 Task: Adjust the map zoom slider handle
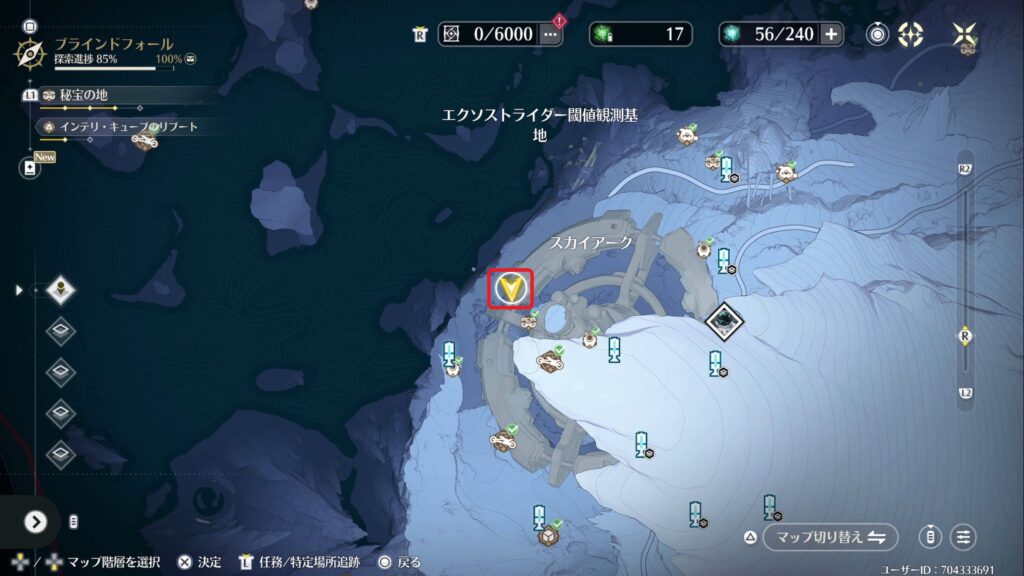965,335
